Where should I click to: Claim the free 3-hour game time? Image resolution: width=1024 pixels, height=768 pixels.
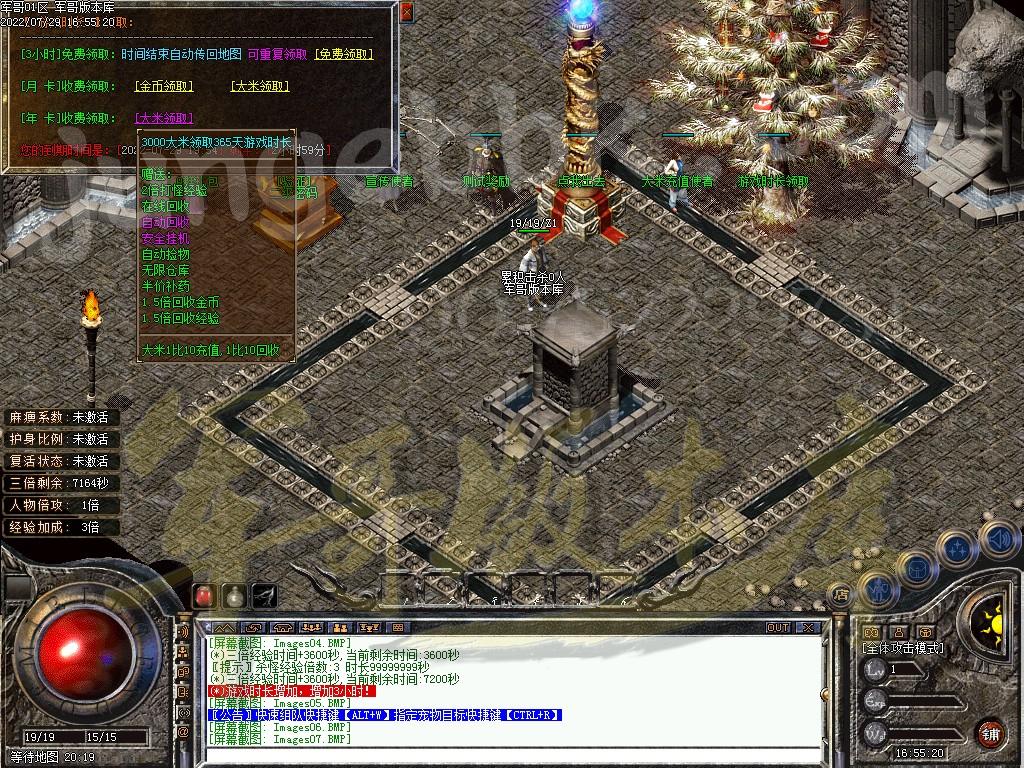(x=344, y=54)
